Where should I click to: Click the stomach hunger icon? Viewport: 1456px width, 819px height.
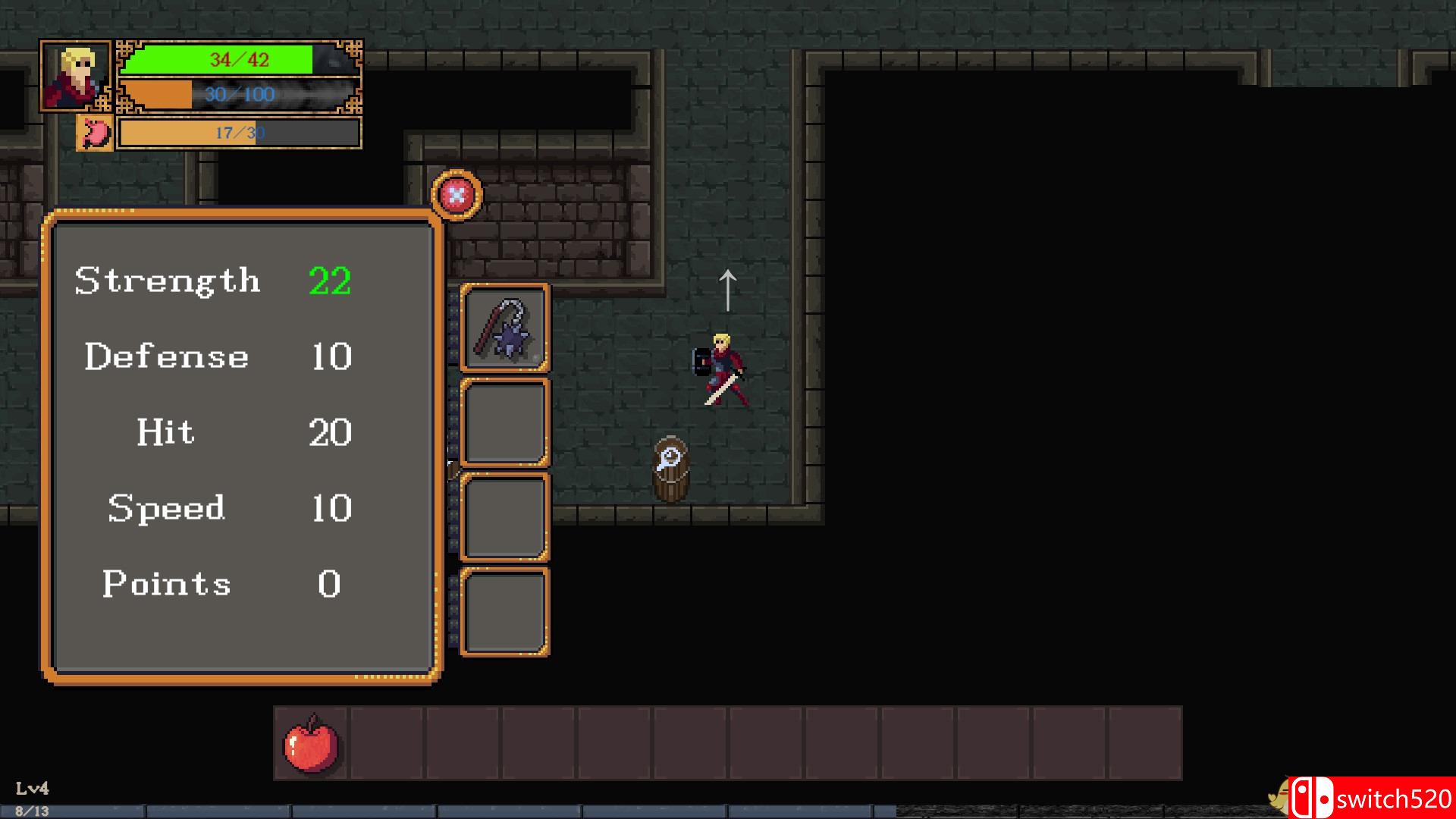pos(95,133)
